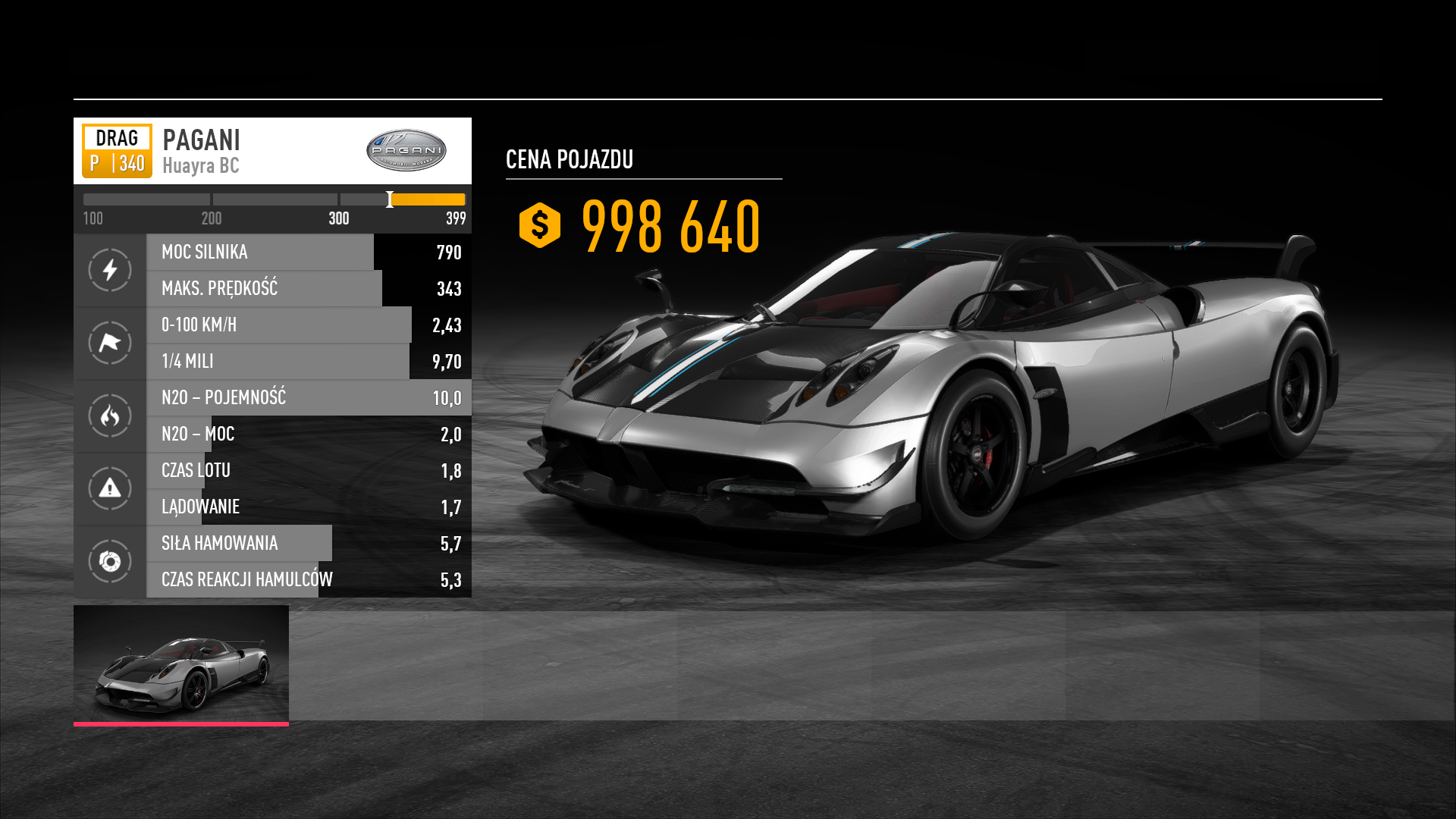Click the flag acceleration stats icon

click(x=110, y=343)
